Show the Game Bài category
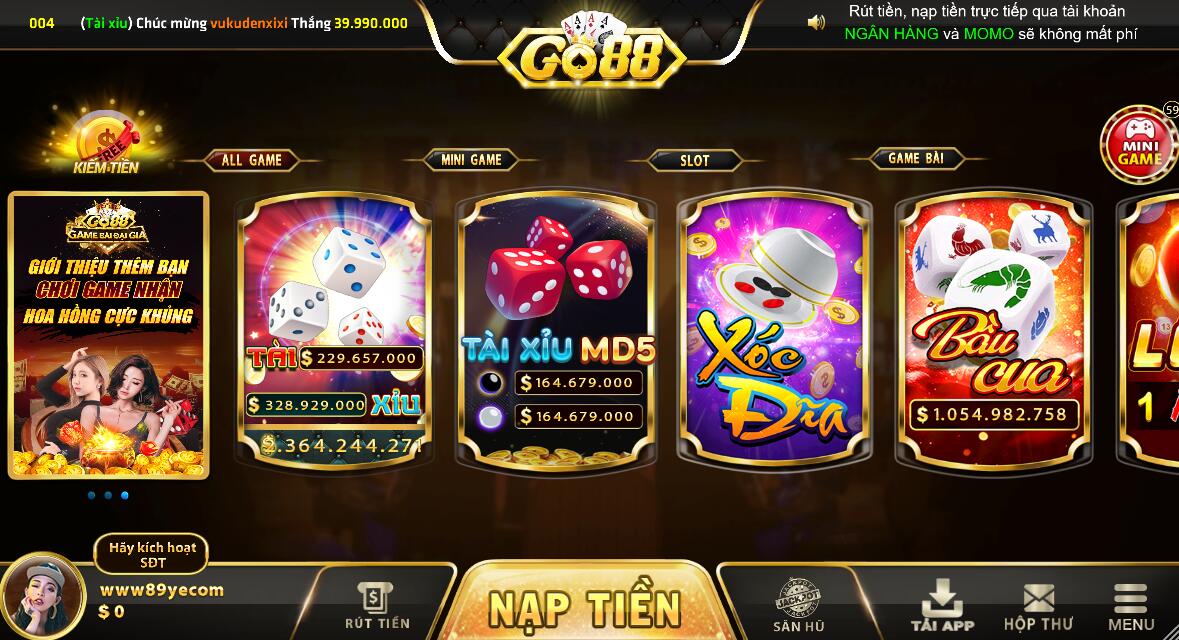 tap(916, 158)
